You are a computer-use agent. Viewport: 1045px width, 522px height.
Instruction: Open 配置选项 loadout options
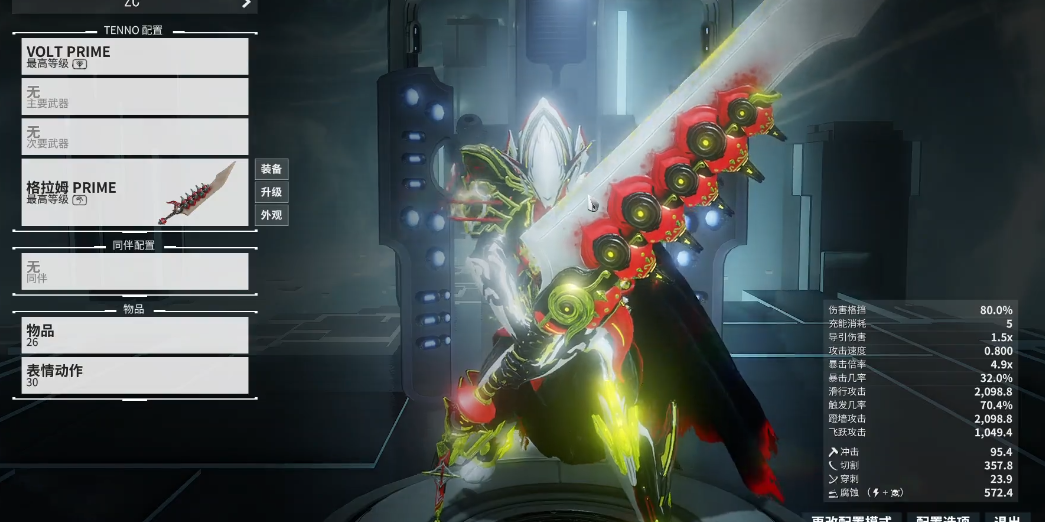(942, 518)
